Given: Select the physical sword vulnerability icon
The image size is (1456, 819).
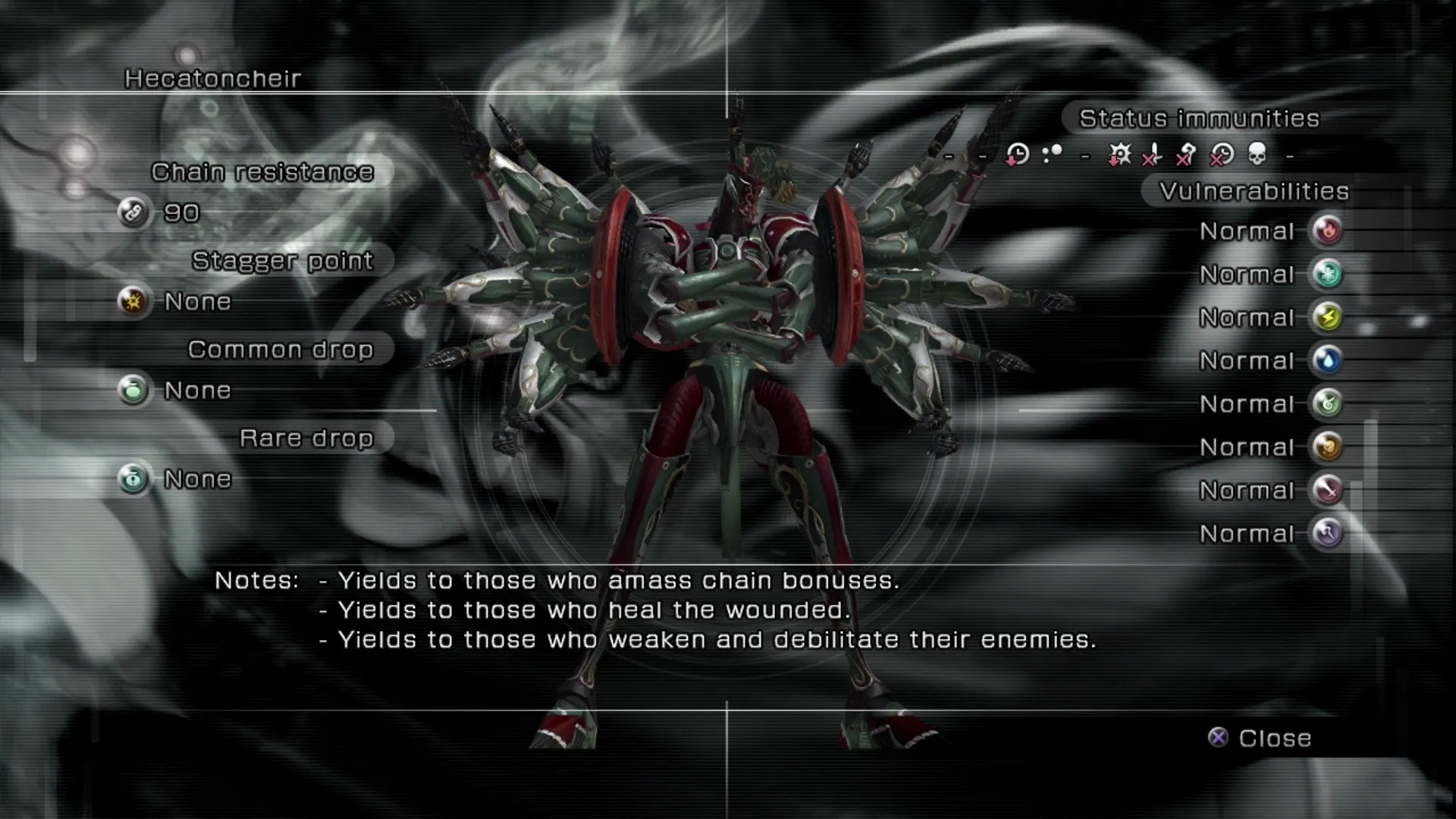Looking at the screenshot, I should point(1328,490).
